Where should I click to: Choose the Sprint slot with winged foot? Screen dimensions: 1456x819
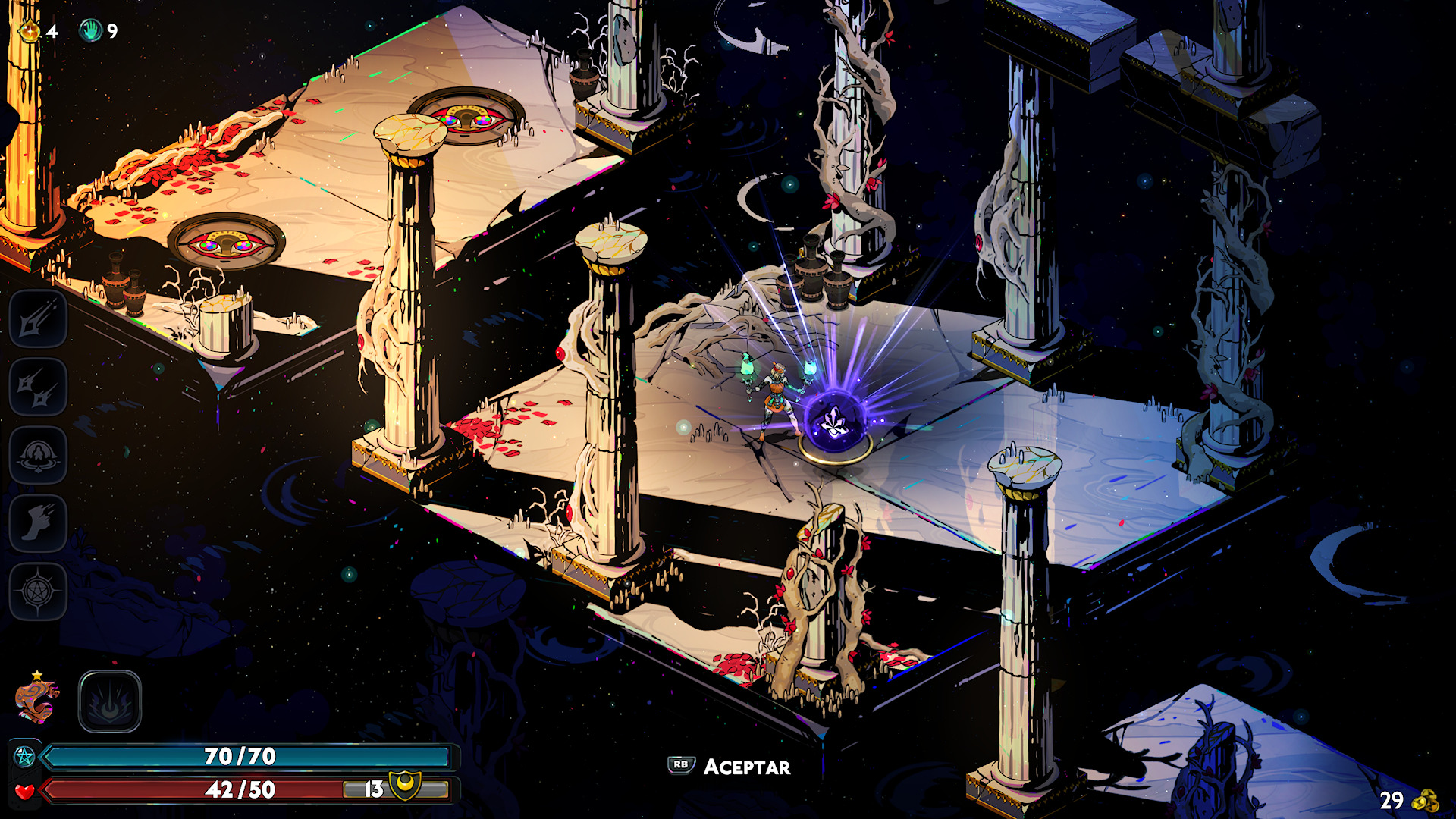(x=38, y=524)
